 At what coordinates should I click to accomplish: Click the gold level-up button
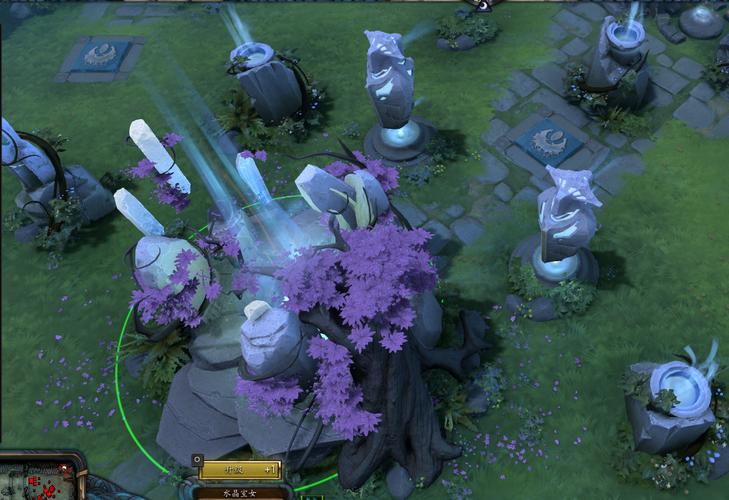[240, 470]
